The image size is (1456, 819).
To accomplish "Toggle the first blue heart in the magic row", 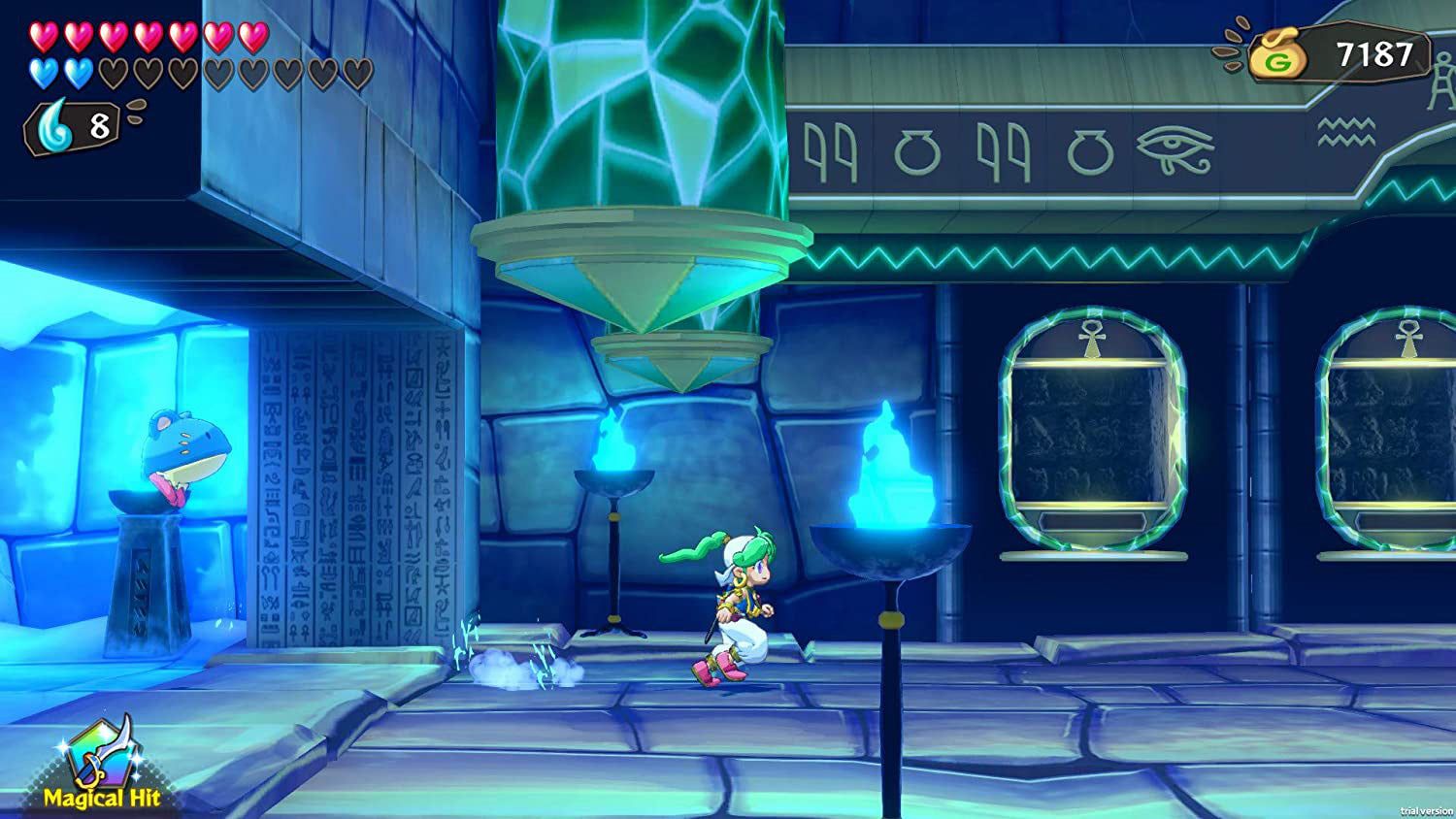I will click(42, 73).
